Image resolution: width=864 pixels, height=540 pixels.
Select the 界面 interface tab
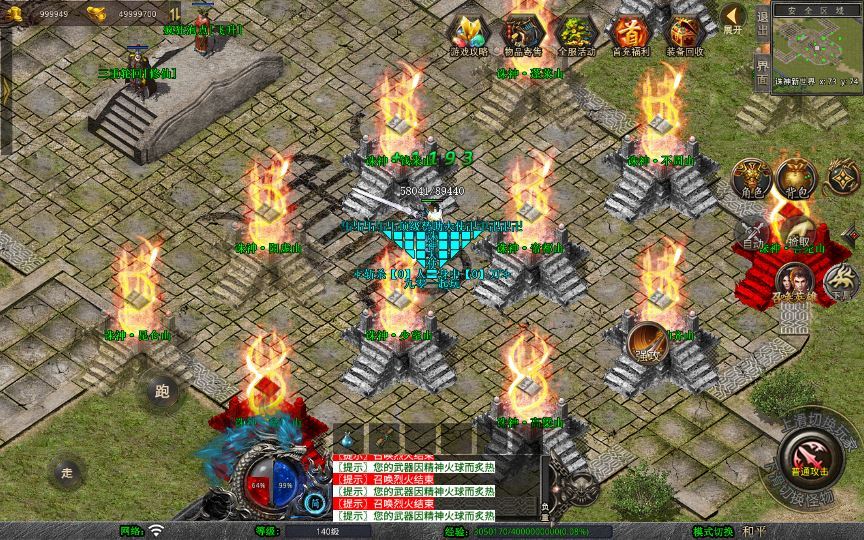763,65
